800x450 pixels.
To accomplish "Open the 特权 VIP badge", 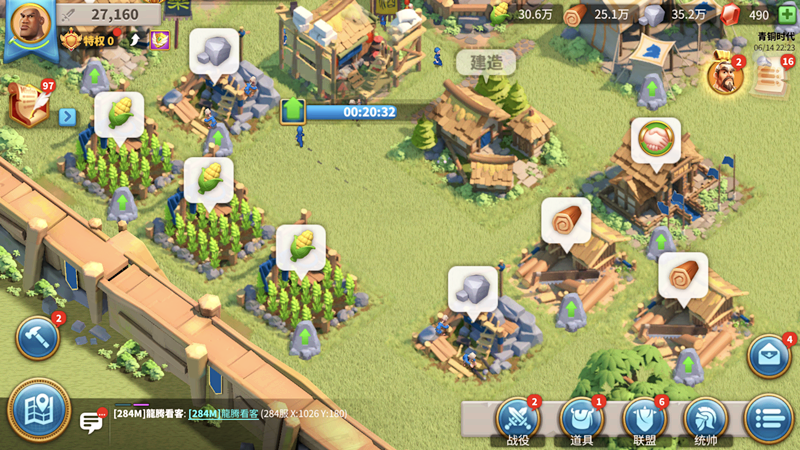I will [x=88, y=41].
